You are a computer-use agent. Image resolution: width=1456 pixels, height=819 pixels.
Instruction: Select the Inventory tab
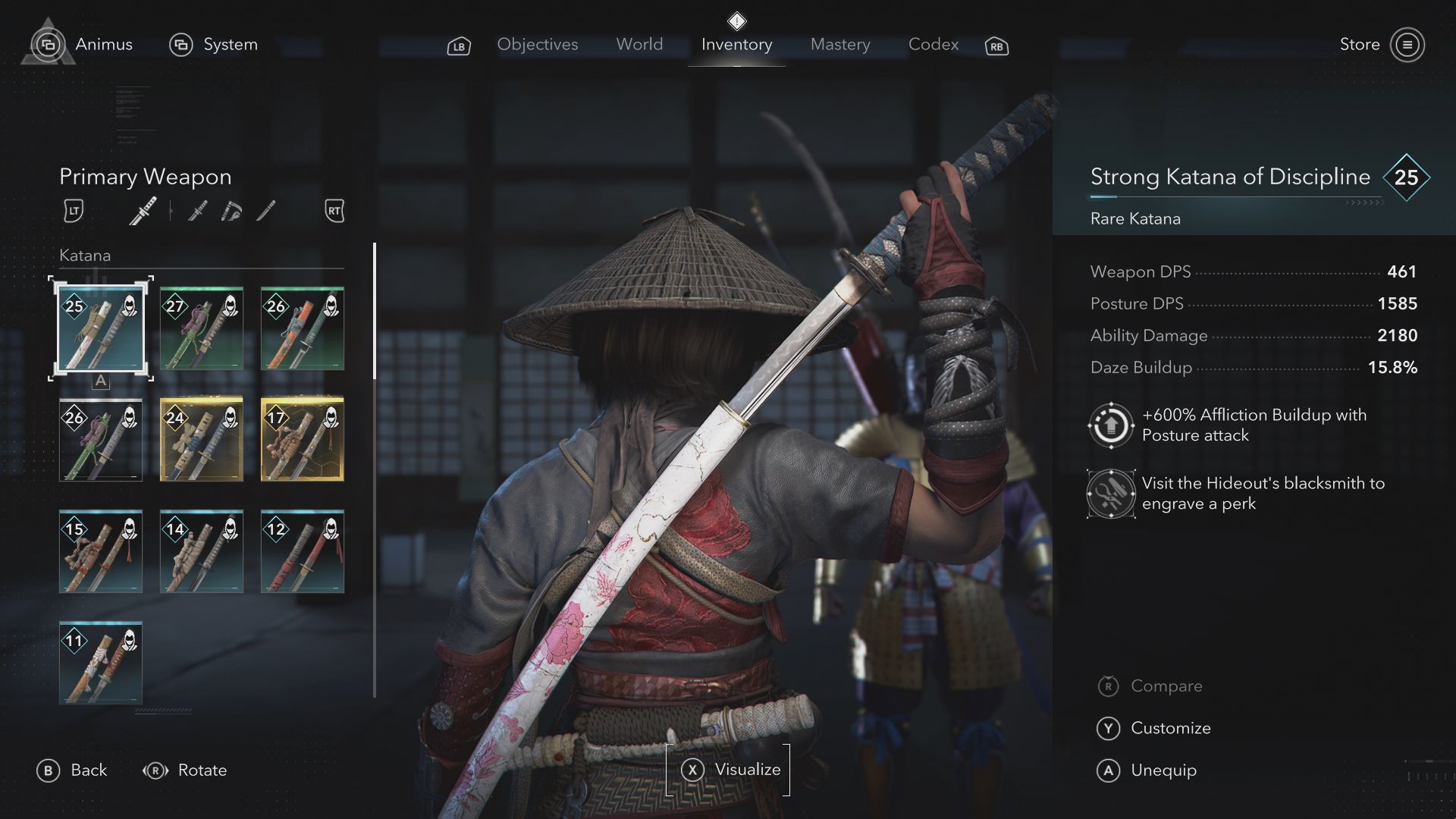pyautogui.click(x=736, y=45)
